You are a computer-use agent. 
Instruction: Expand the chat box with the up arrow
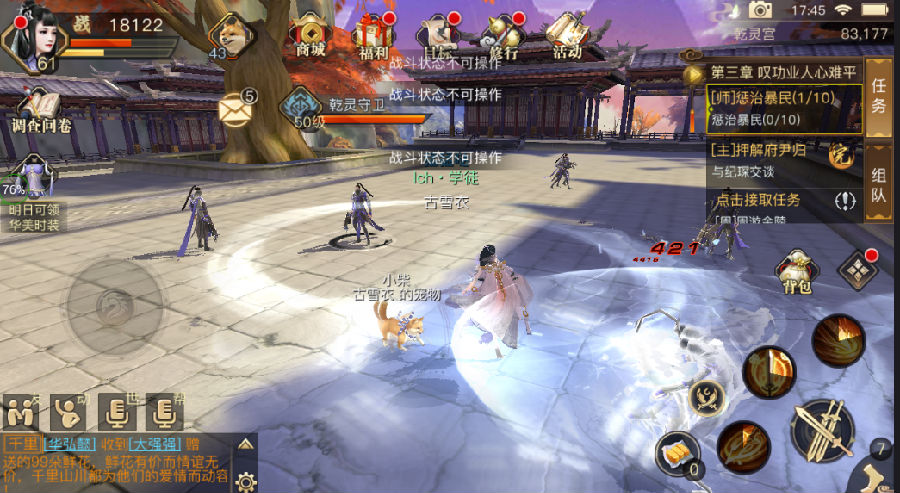click(x=246, y=443)
